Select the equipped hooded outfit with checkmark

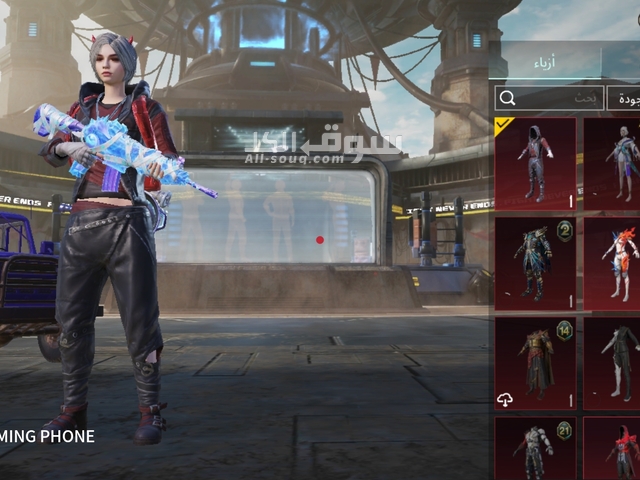pyautogui.click(x=535, y=162)
